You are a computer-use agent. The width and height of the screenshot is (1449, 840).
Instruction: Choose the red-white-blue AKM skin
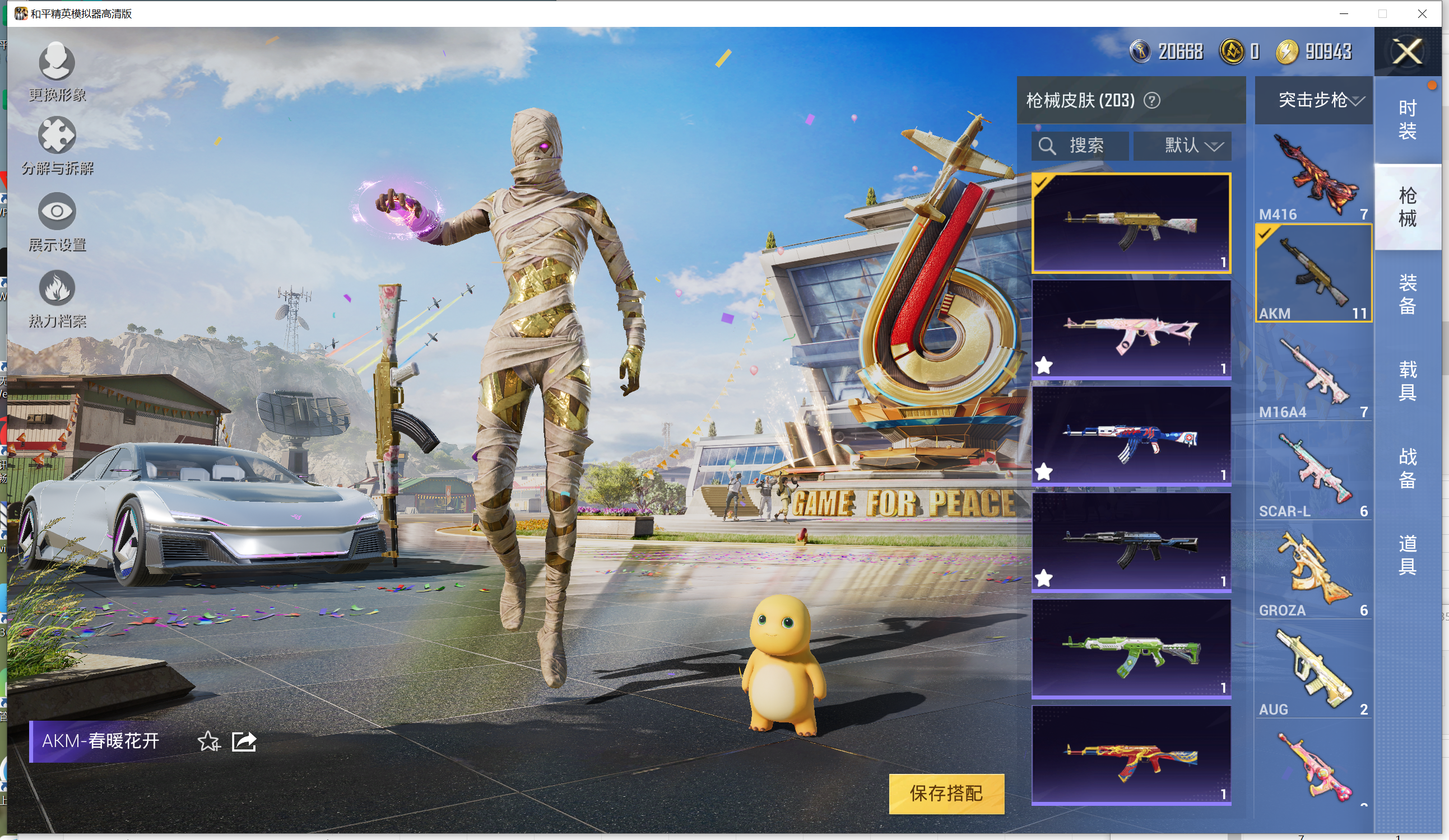1131,436
